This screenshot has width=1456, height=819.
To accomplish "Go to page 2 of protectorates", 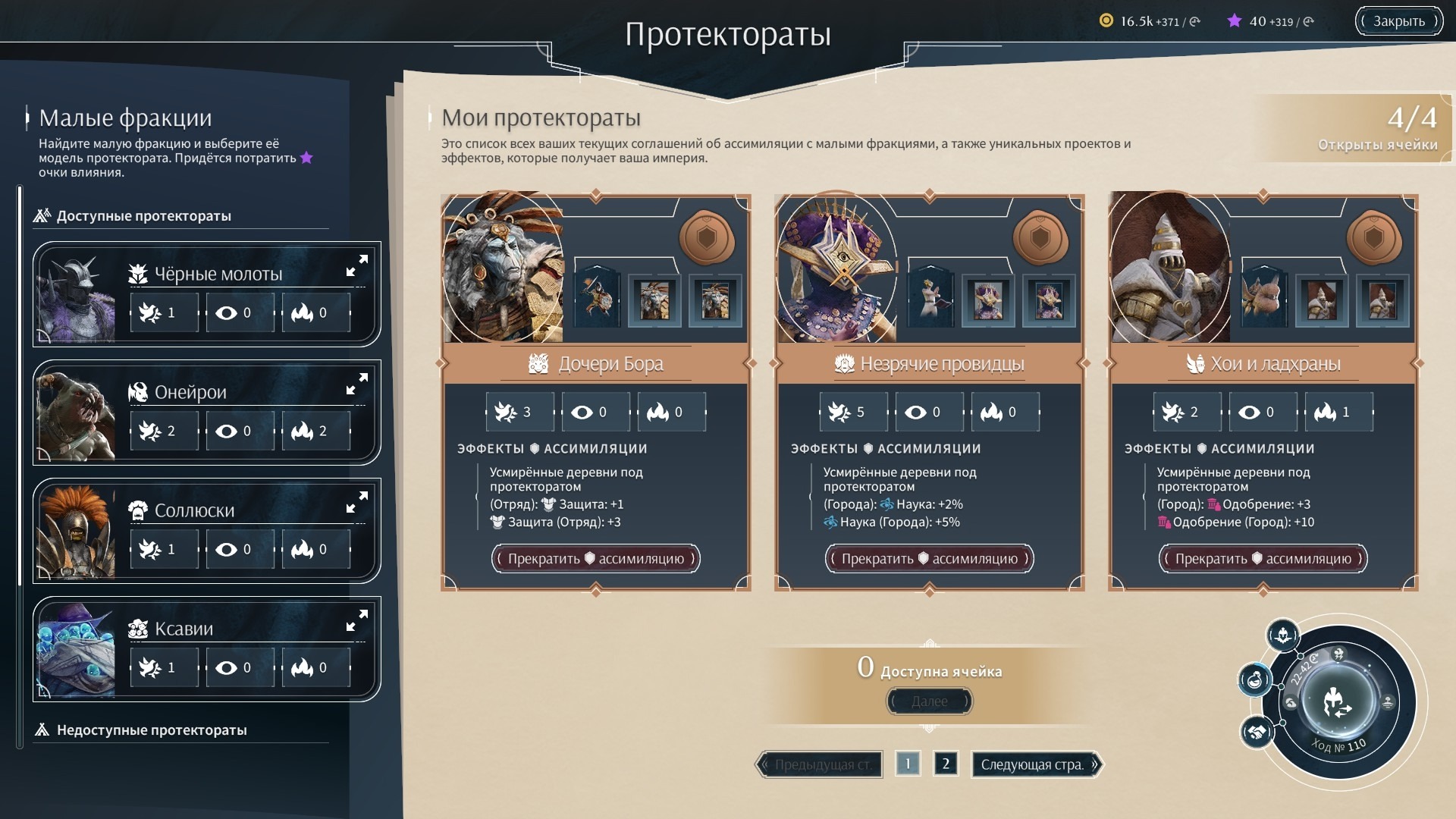I will 946,764.
